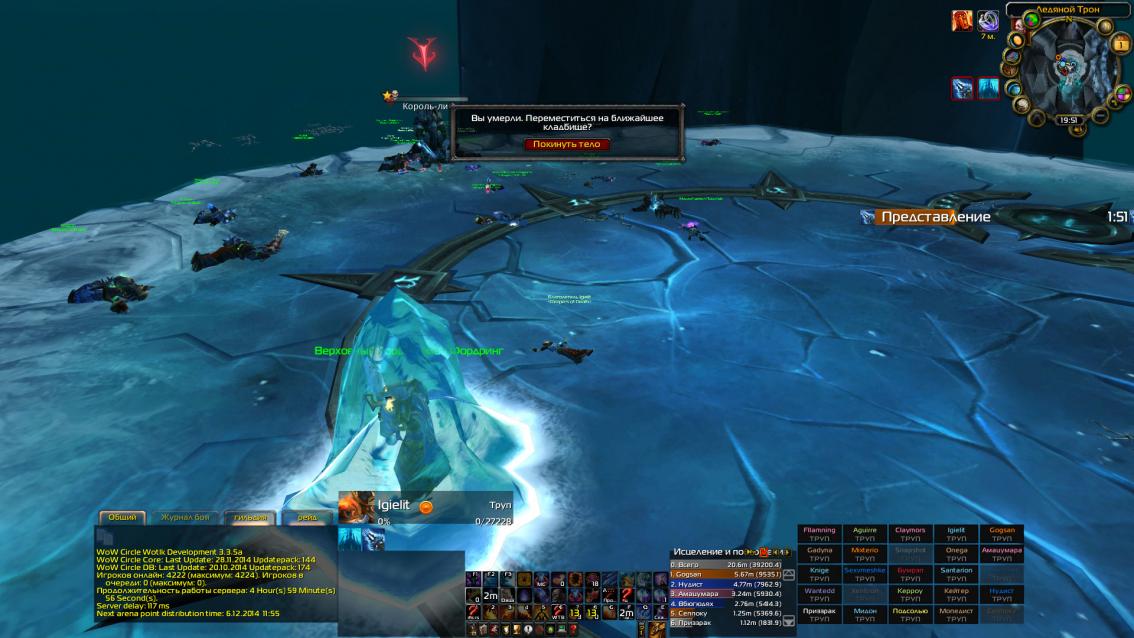
Task: Click the minimap clock showing 19:51
Action: (x=1069, y=119)
